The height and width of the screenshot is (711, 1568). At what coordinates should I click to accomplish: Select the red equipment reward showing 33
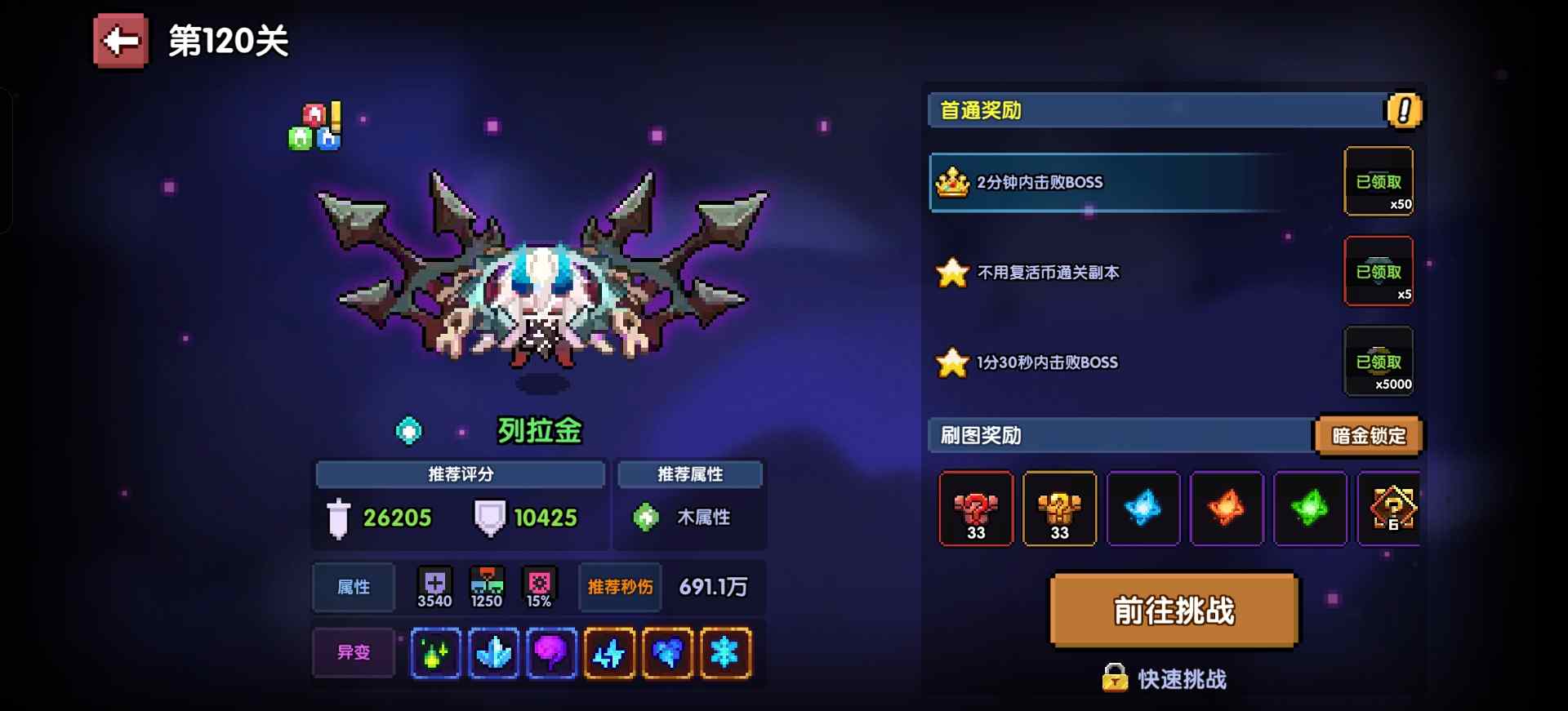click(x=976, y=509)
